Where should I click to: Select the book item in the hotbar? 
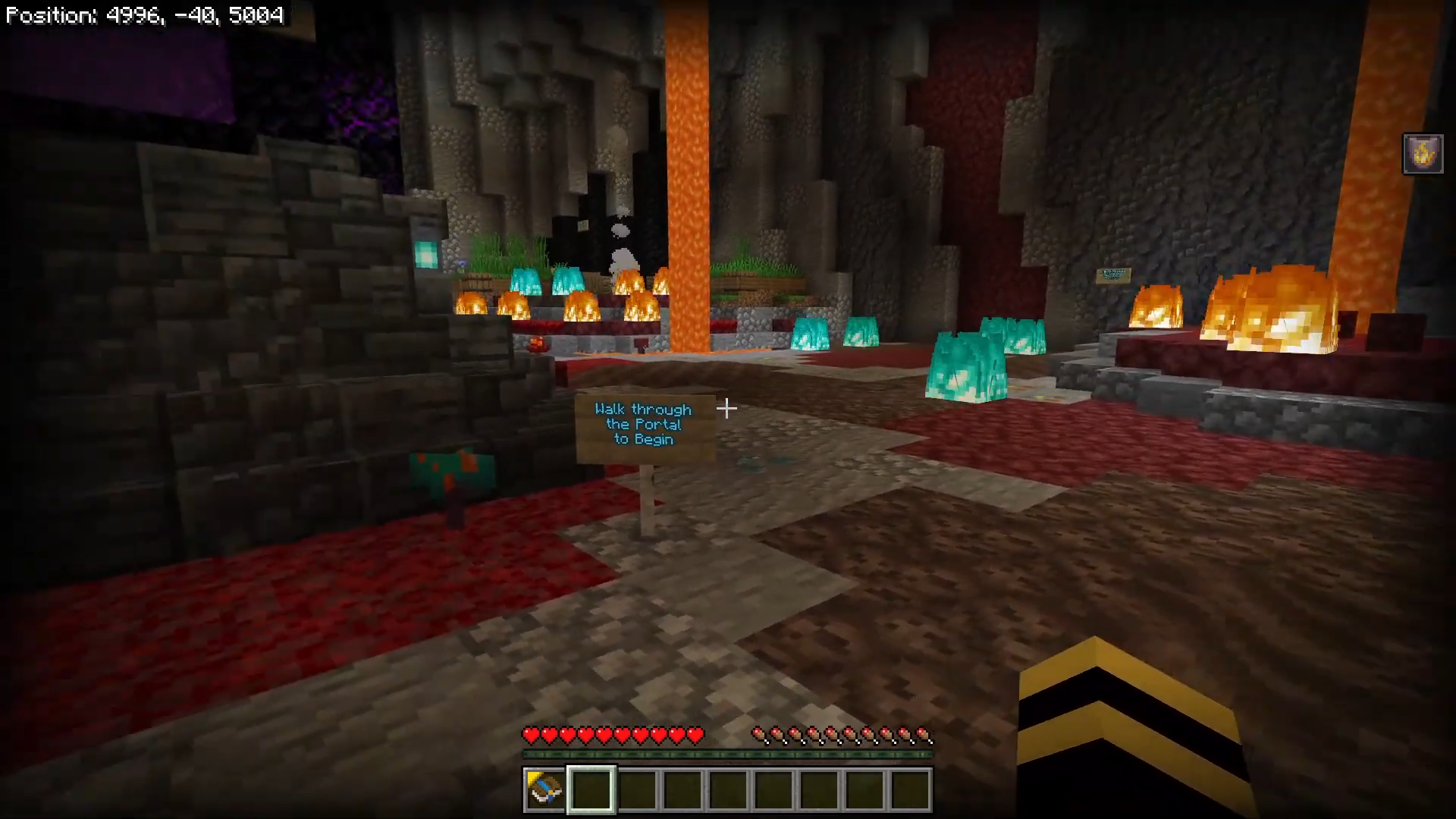[x=544, y=789]
